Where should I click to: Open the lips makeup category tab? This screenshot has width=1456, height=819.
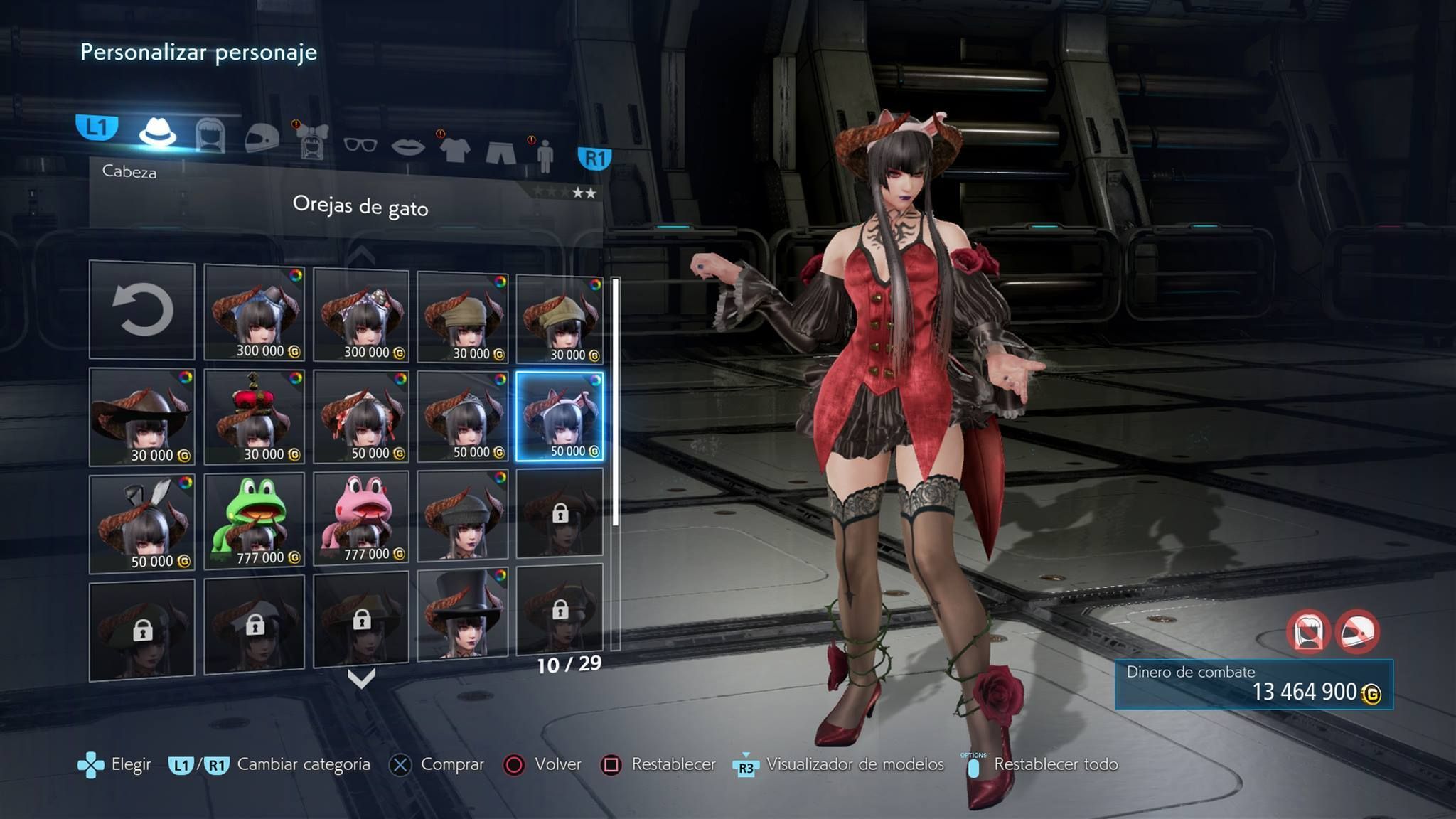(408, 147)
